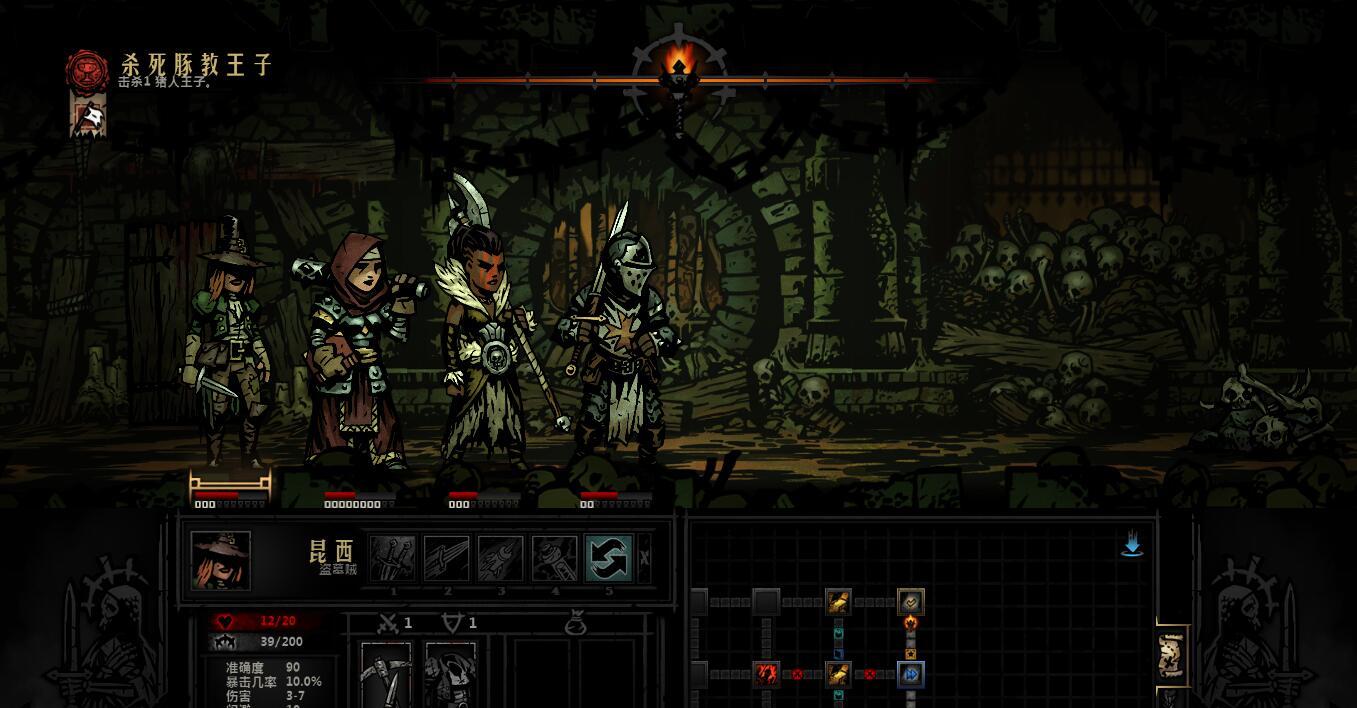Image resolution: width=1357 pixels, height=708 pixels.
Task: Switch to the map scroll tab
Action: (x=1171, y=655)
